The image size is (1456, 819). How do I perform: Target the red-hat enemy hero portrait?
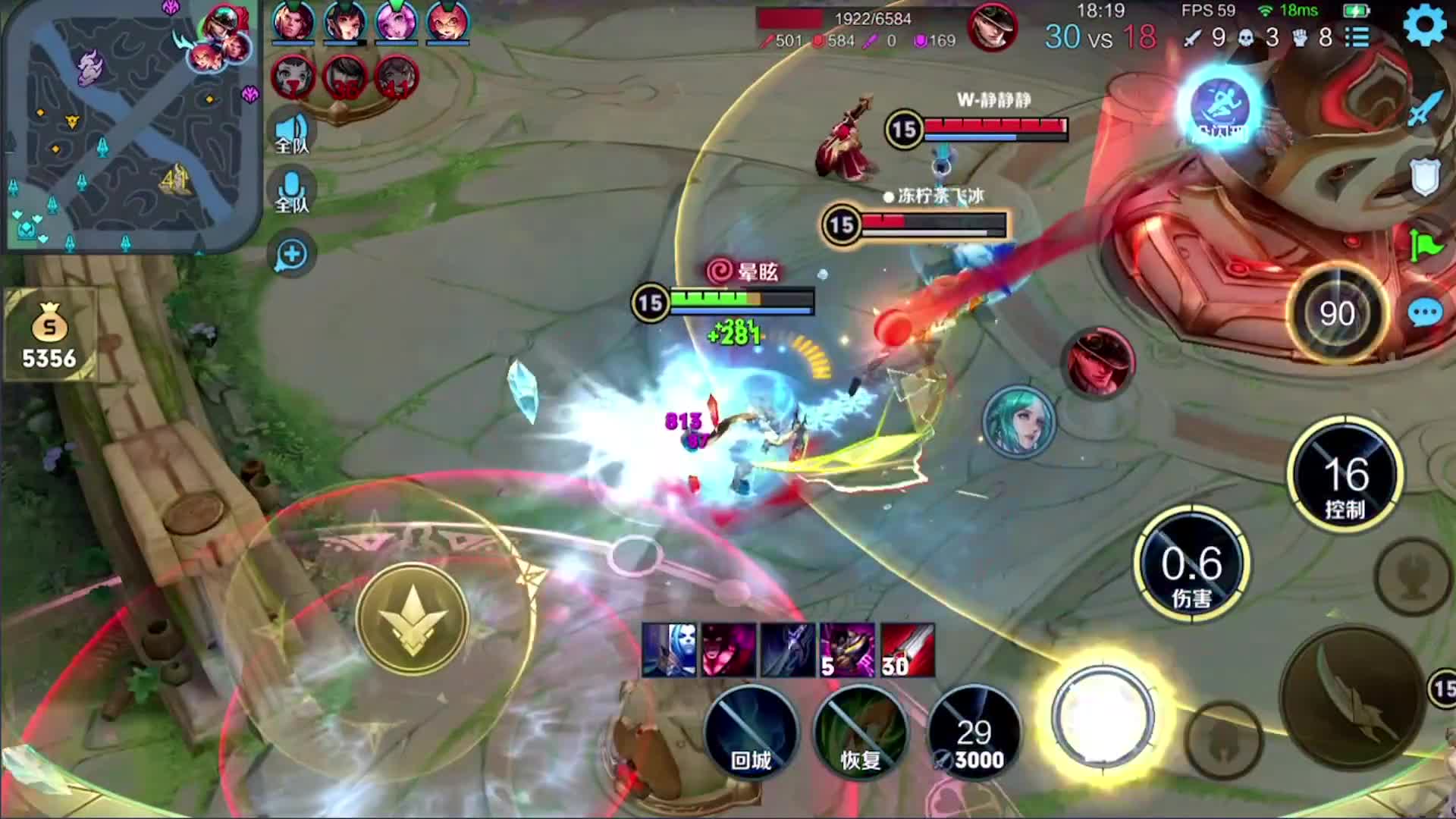1100,362
